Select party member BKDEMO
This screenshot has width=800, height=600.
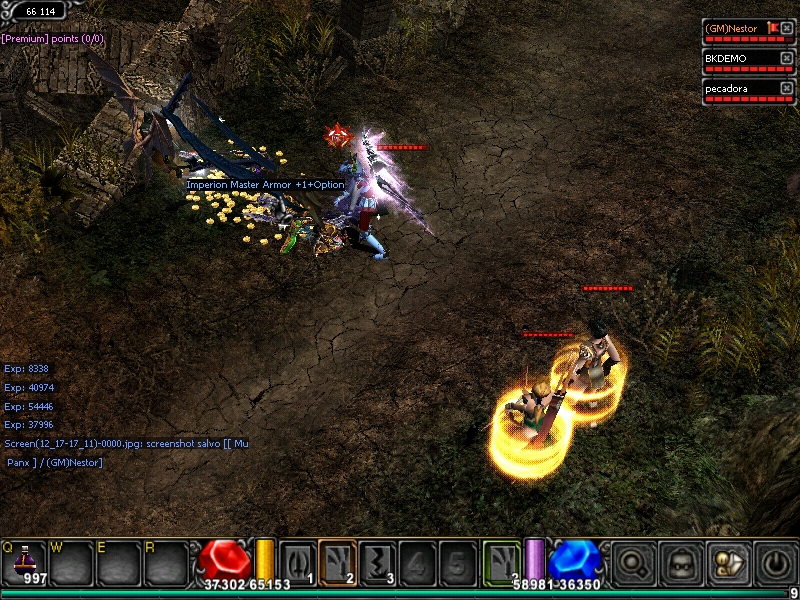(x=733, y=59)
